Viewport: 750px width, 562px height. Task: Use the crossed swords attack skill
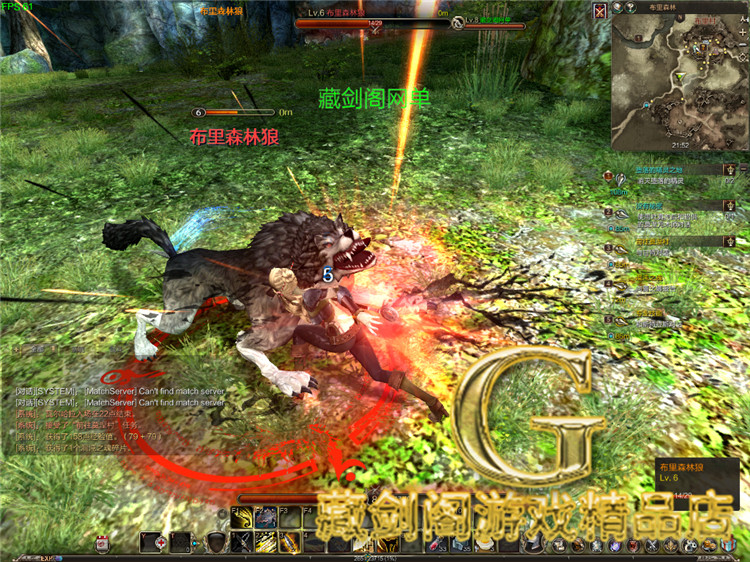[241, 542]
